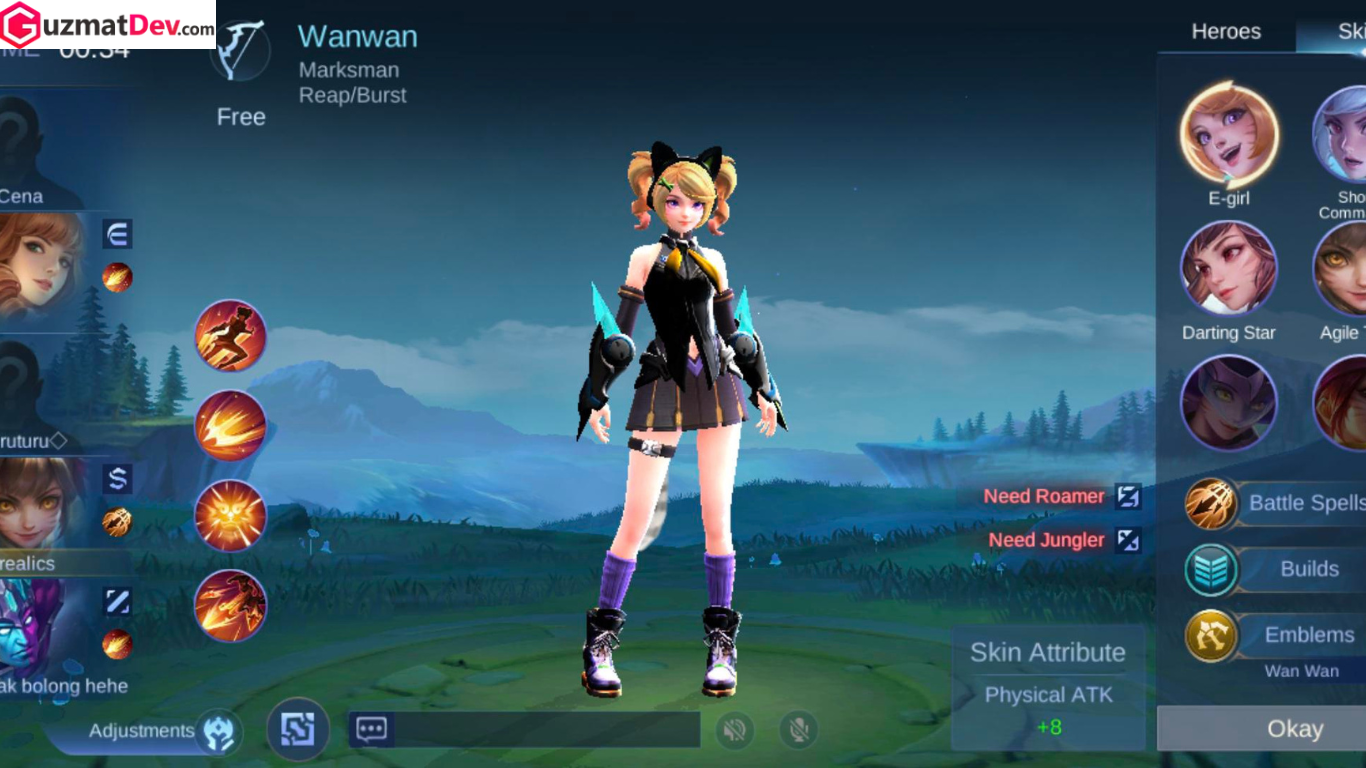This screenshot has height=768, width=1366.
Task: Switch to the Heroes tab
Action: click(x=1226, y=32)
